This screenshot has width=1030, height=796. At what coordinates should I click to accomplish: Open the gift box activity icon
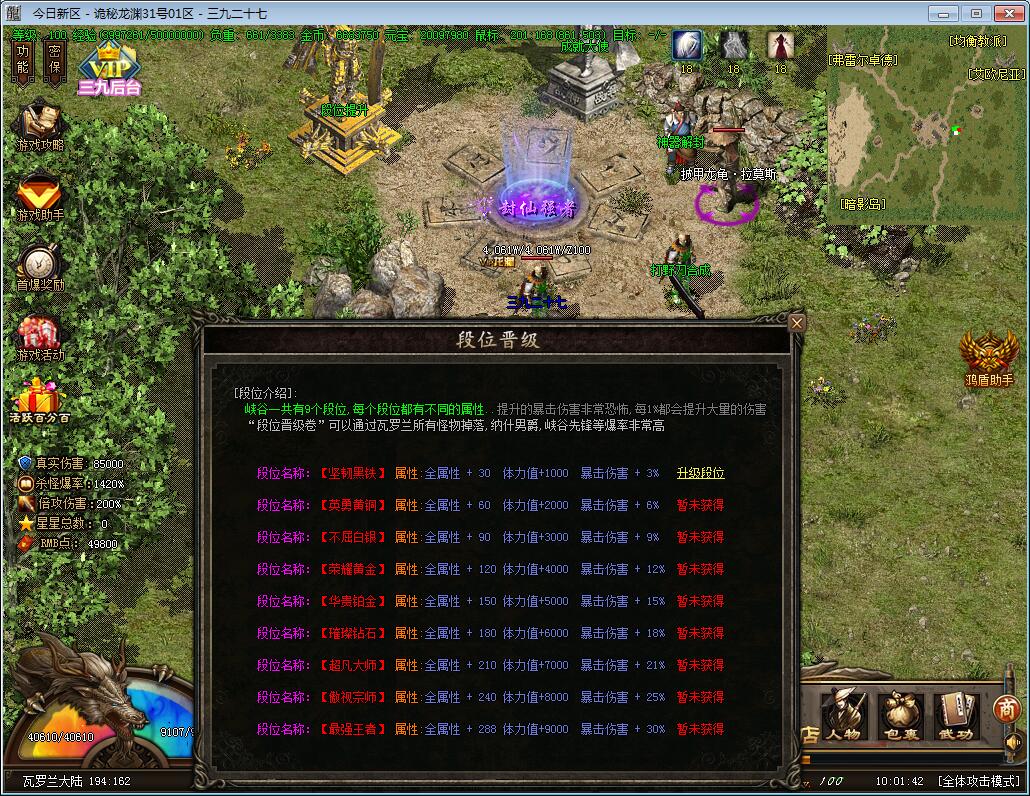pos(39,400)
